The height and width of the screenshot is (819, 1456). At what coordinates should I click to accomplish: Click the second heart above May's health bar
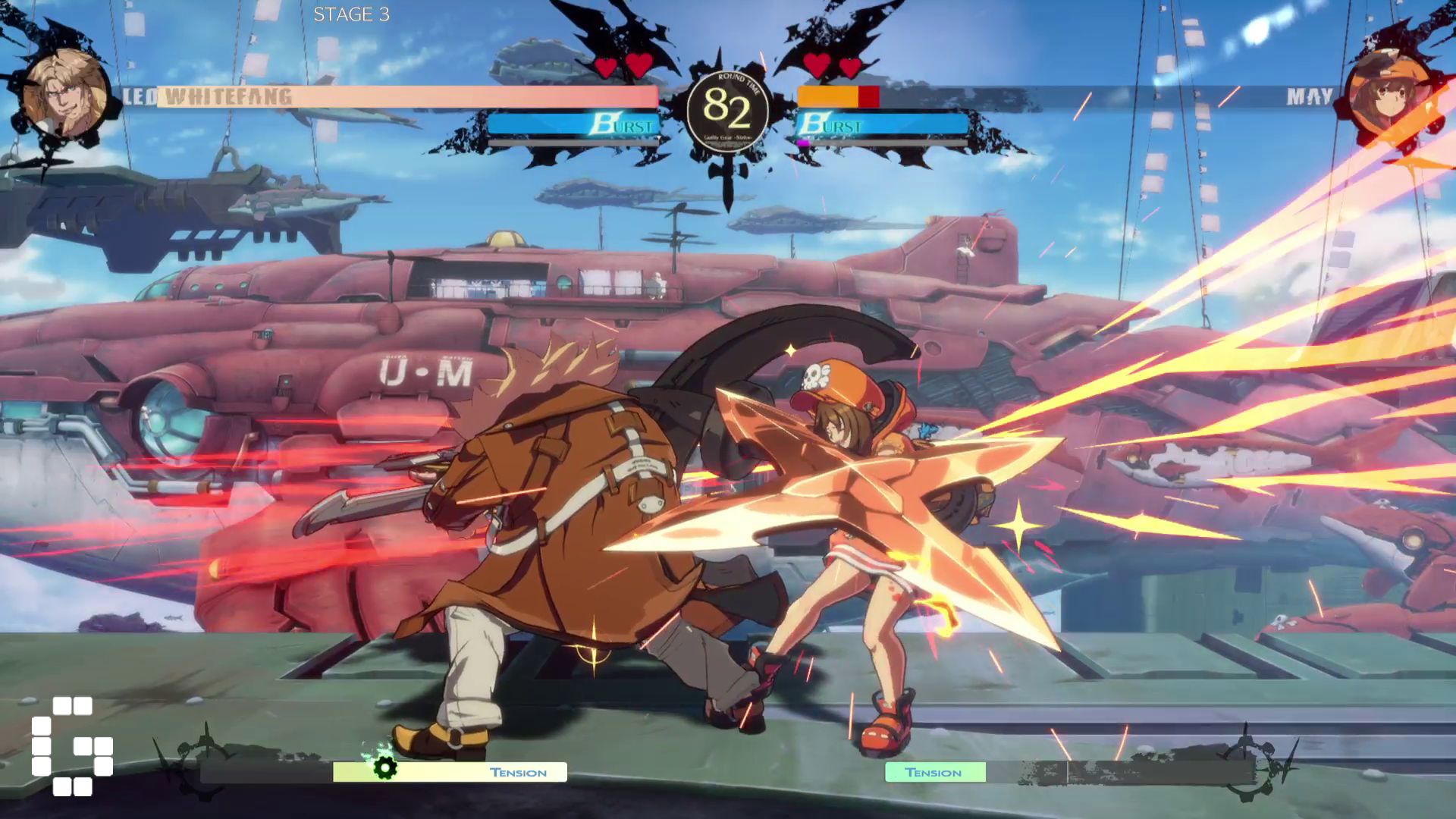851,67
